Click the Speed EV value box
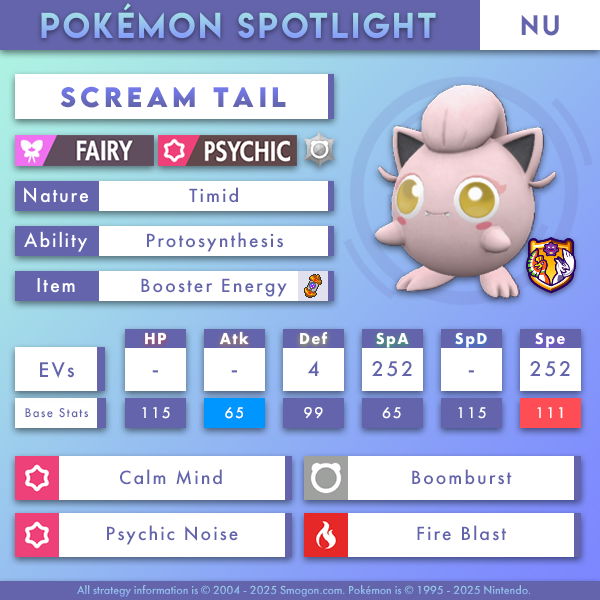 click(x=550, y=369)
